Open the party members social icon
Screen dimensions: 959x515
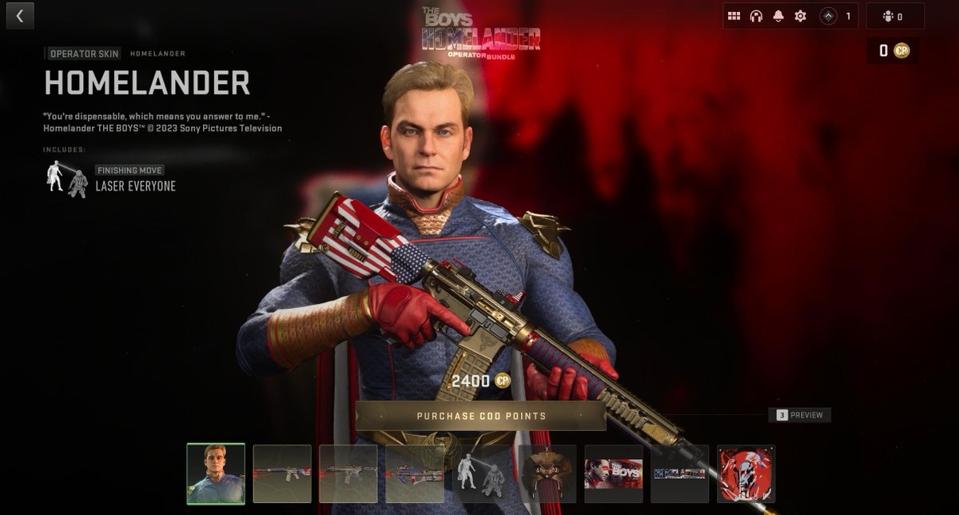pos(892,16)
